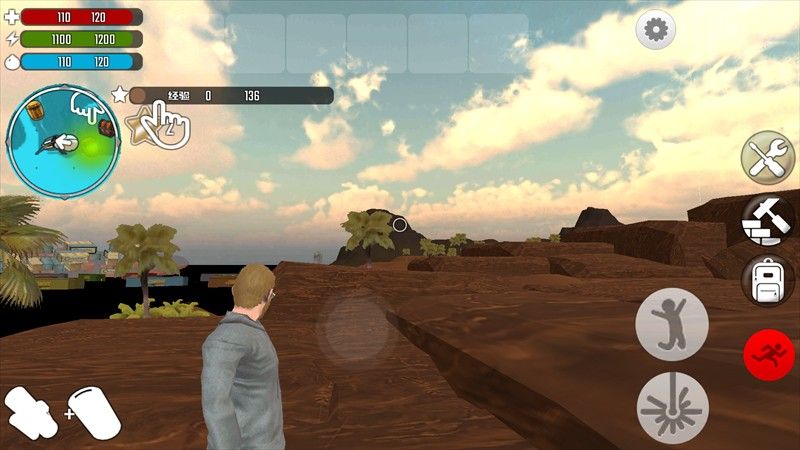This screenshot has height=450, width=800.
Task: Toggle the red sprint button
Action: click(x=769, y=353)
